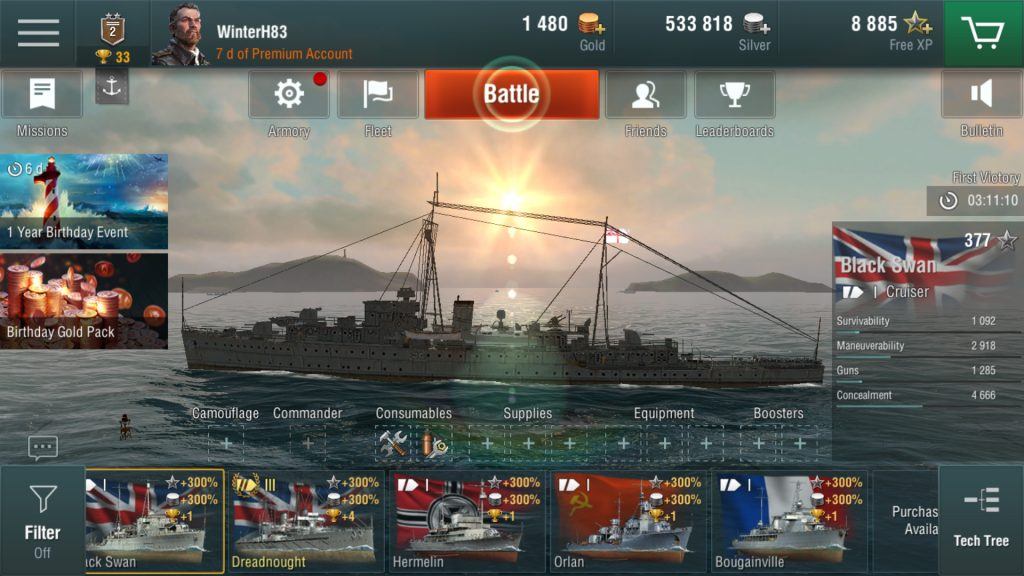View the Birthday Gold Pack offer
1024x576 pixels.
84,300
